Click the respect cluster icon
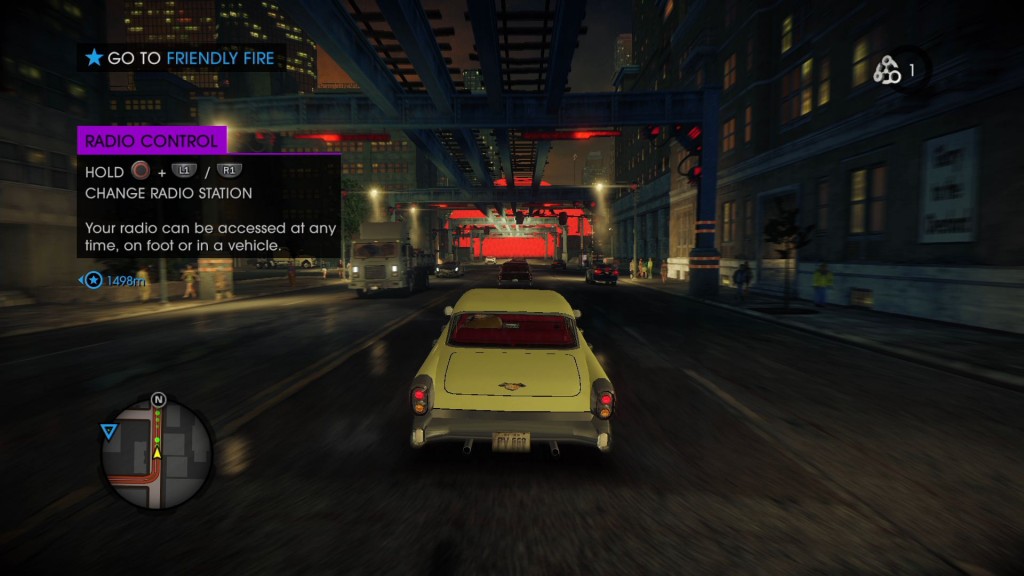This screenshot has height=576, width=1024. click(887, 70)
